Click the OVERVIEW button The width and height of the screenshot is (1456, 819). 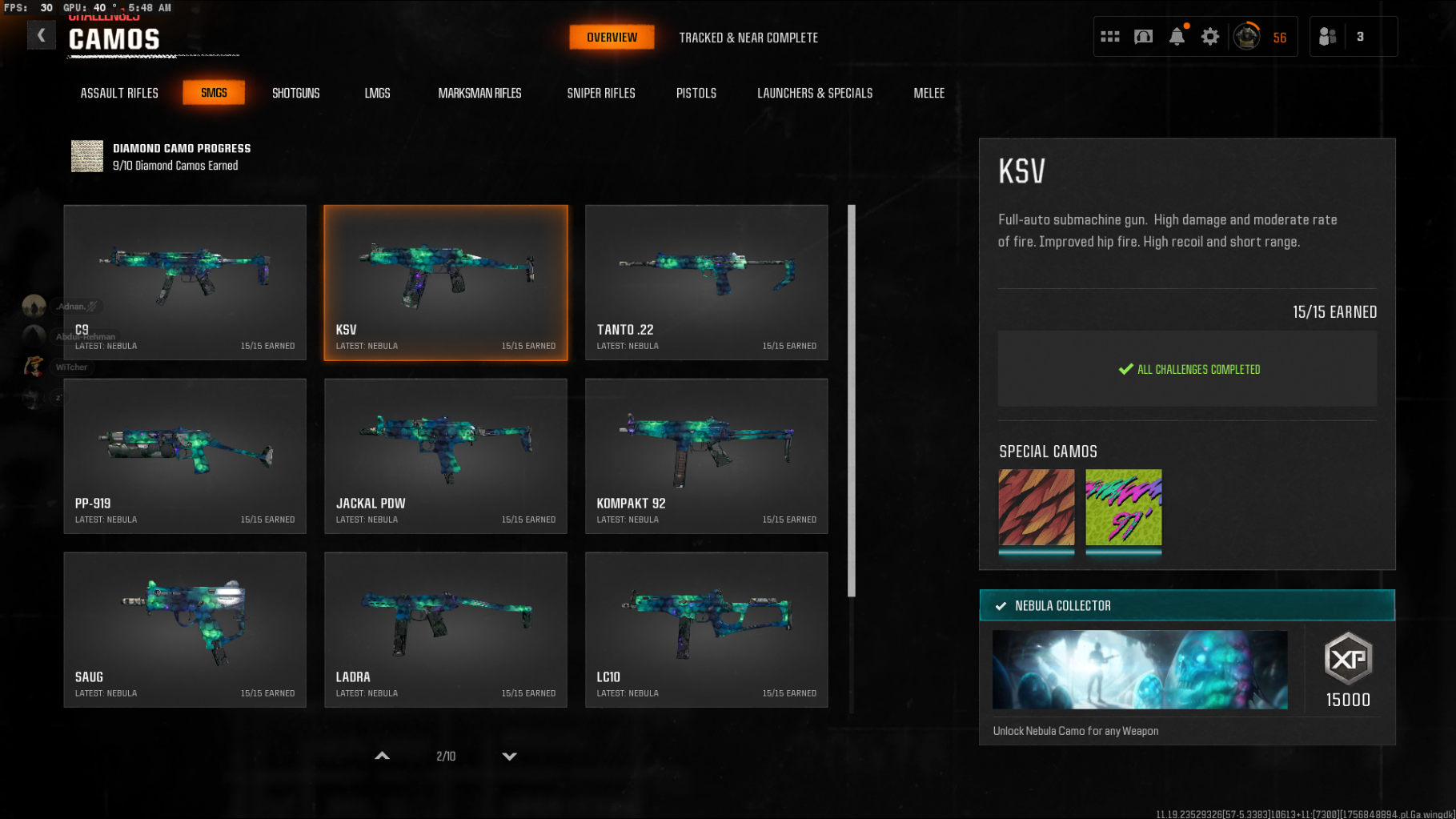coord(611,37)
